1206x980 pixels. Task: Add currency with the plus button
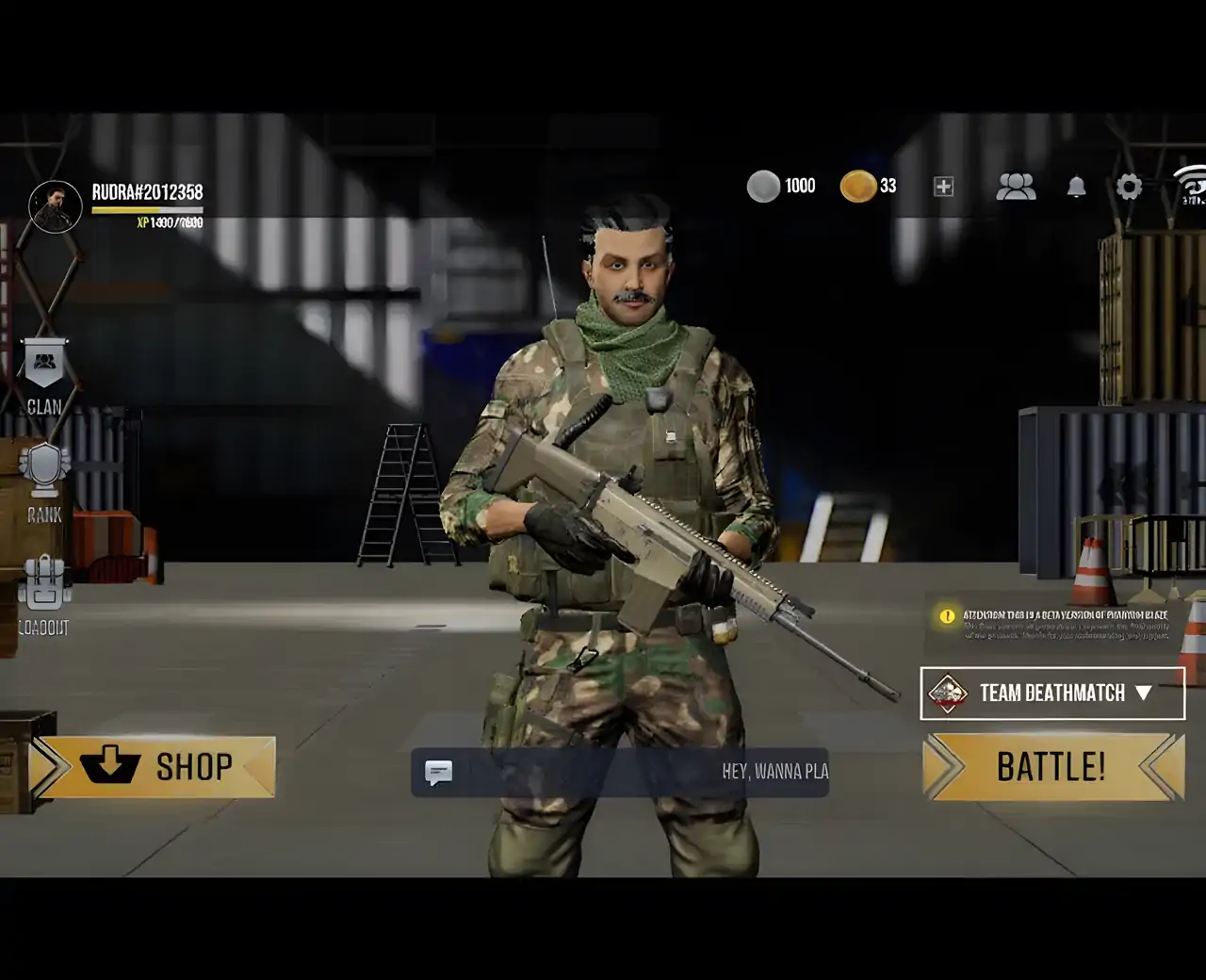(x=943, y=187)
